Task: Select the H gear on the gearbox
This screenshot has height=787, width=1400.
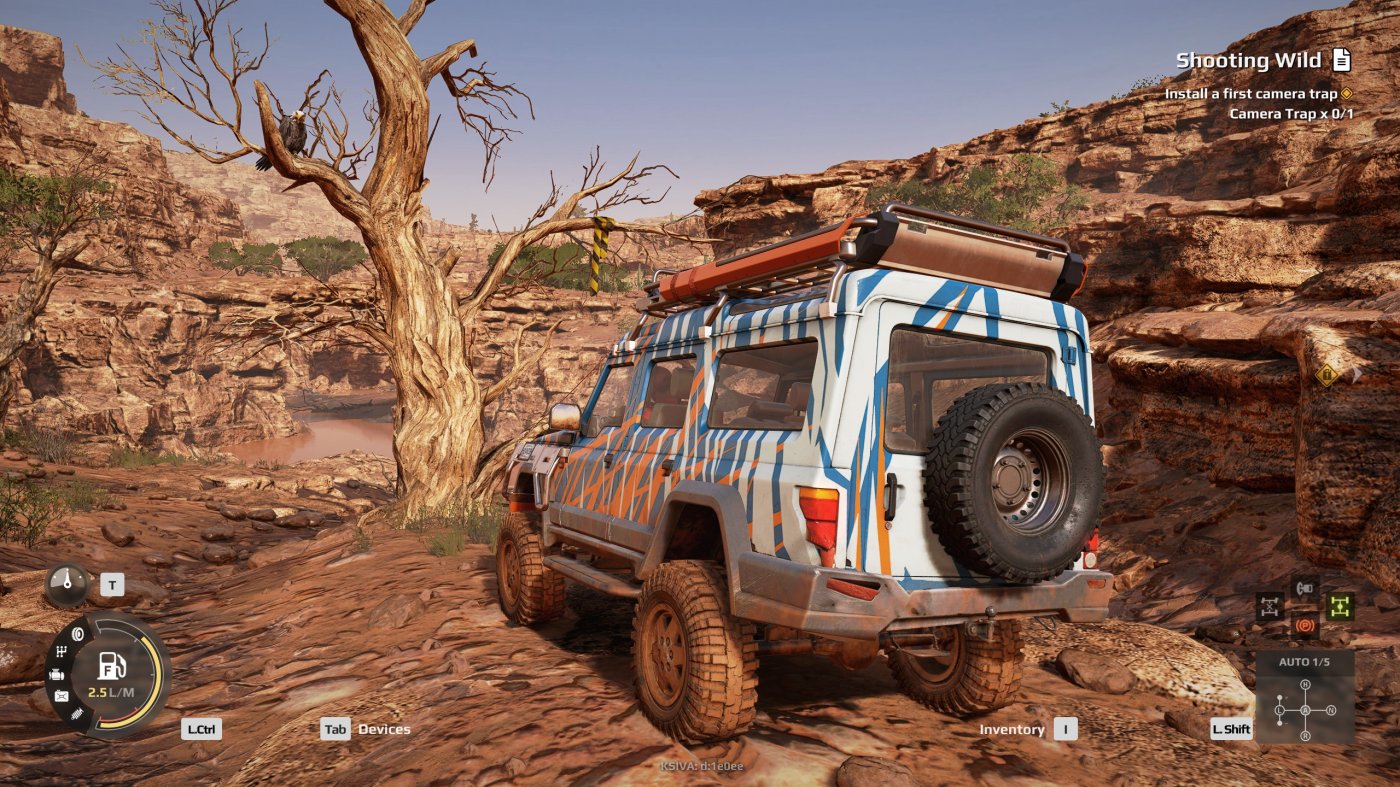Action: [x=1305, y=684]
